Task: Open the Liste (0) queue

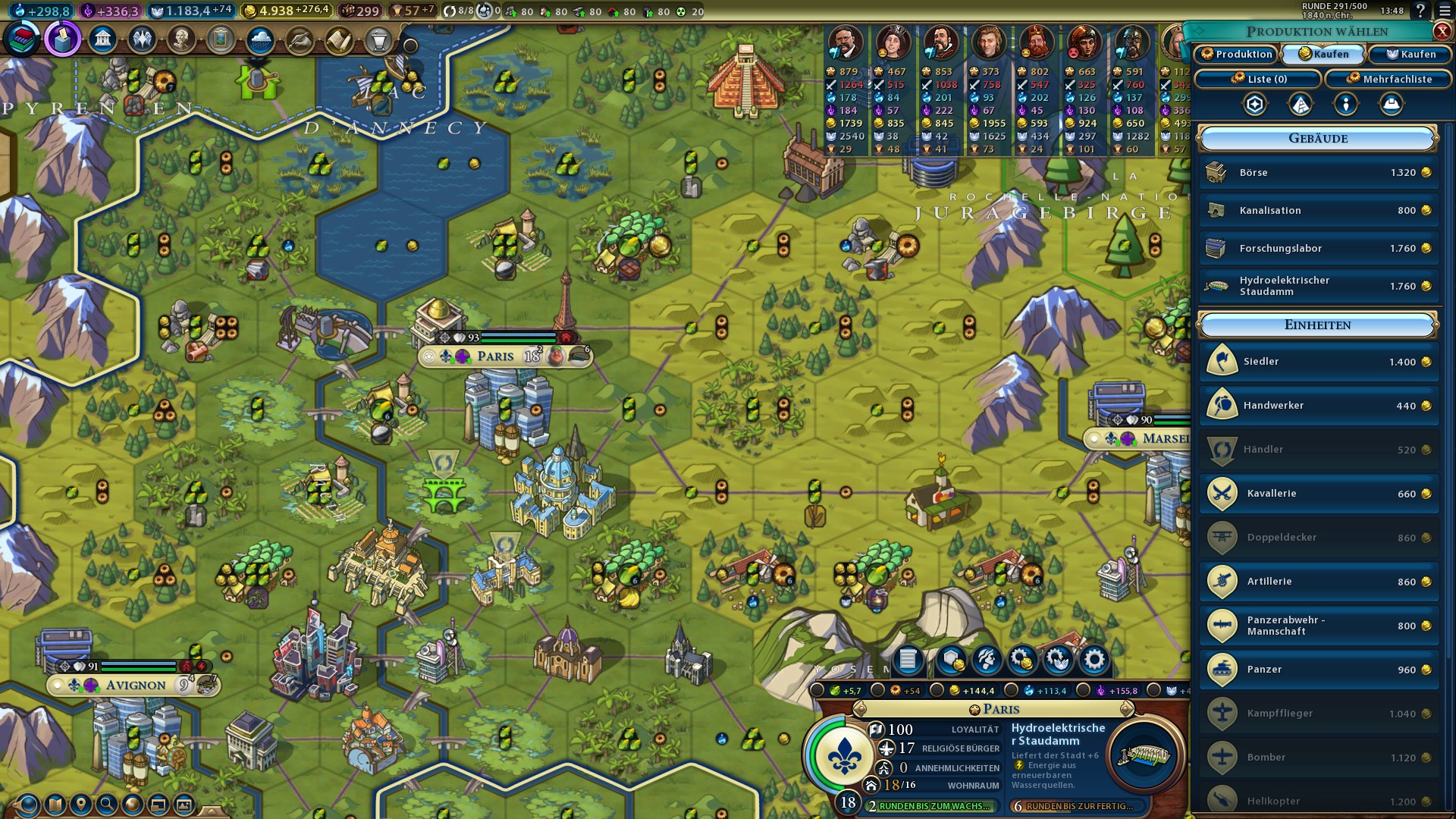Action: tap(1258, 79)
